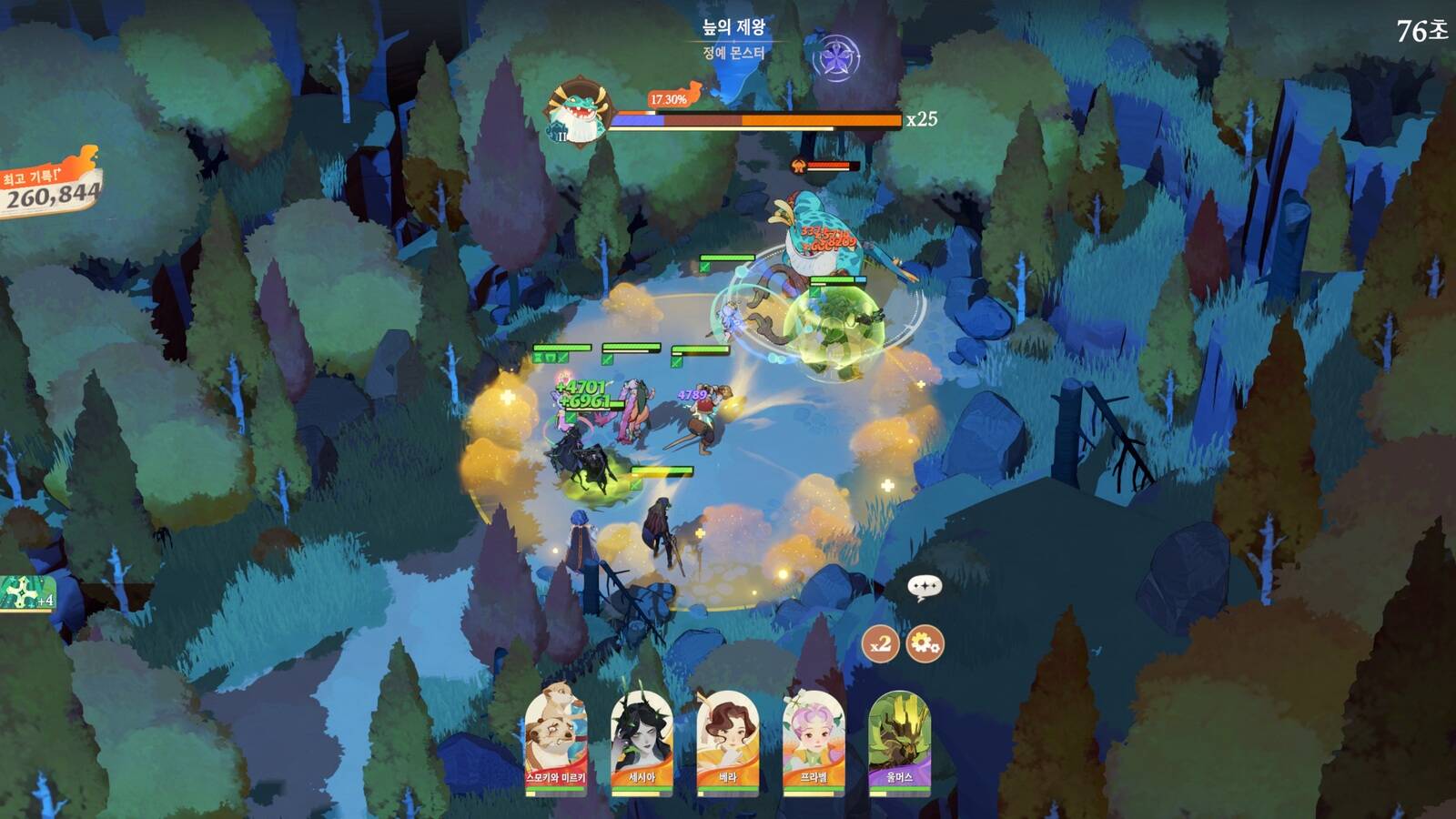The image size is (1456, 819).
Task: Click the 울머스 hero card
Action: (x=899, y=741)
